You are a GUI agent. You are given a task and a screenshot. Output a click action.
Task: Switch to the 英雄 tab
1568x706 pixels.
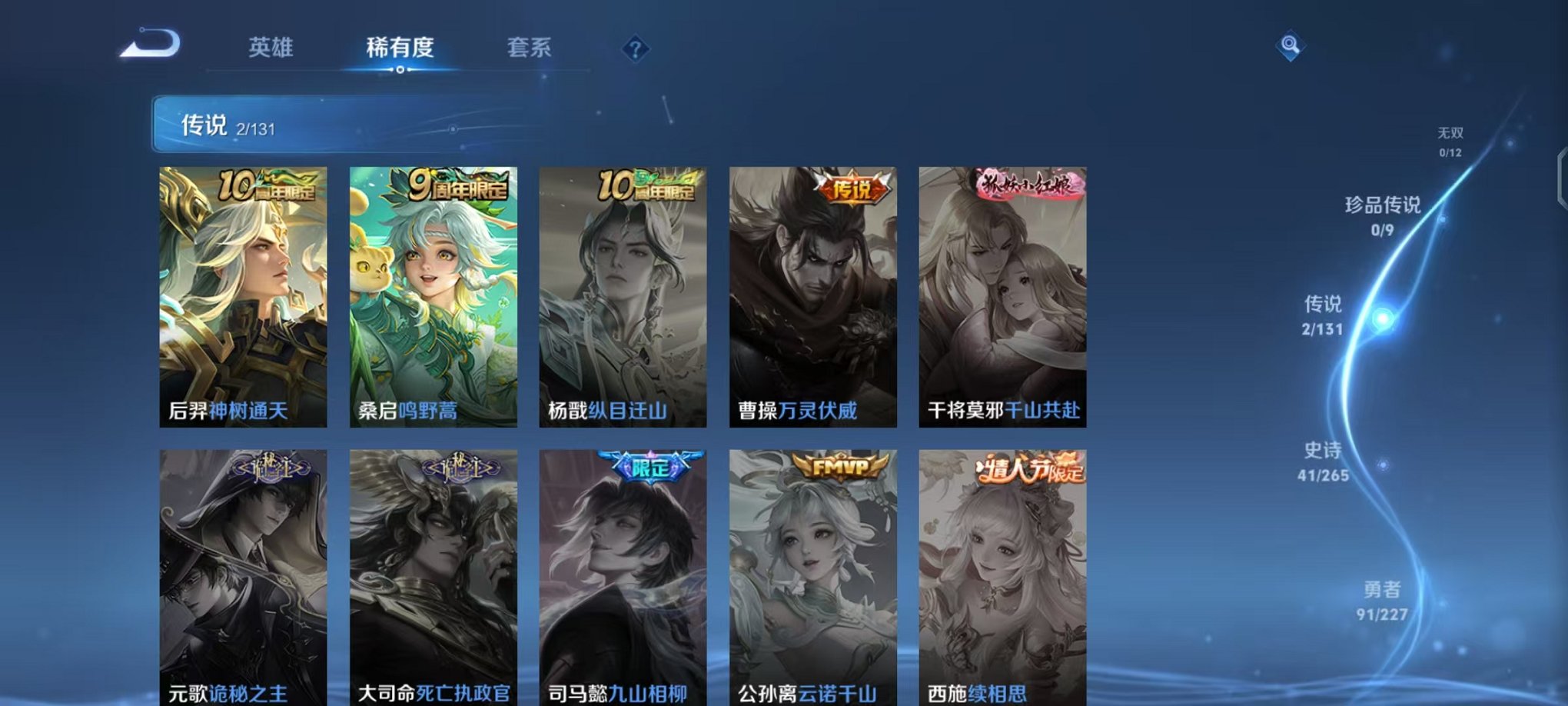point(270,48)
